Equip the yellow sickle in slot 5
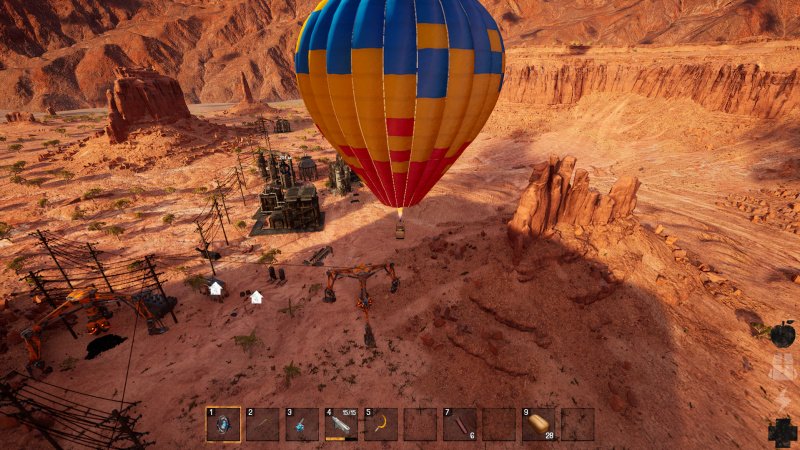 click(x=381, y=424)
